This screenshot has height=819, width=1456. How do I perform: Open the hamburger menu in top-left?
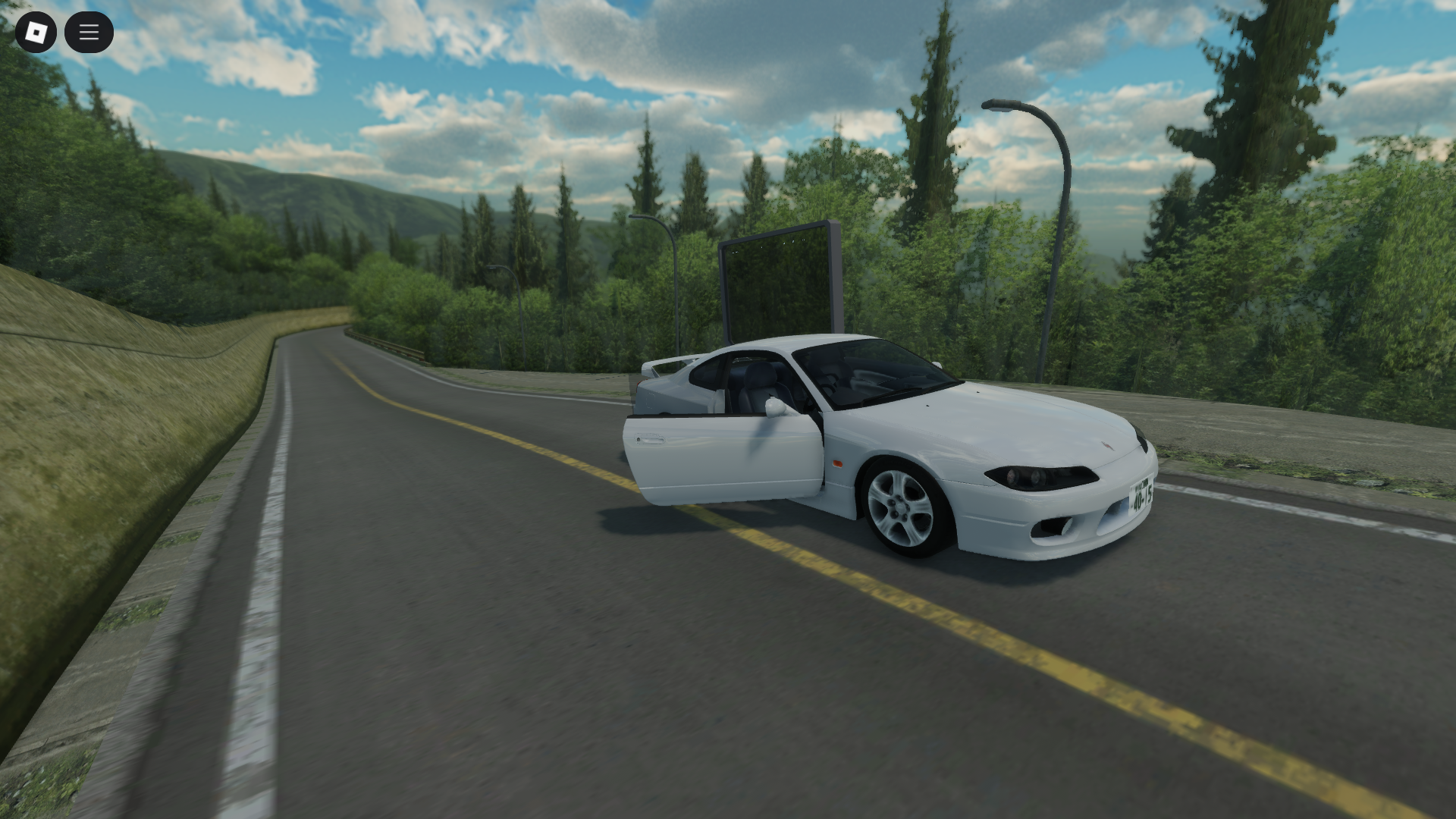[89, 32]
